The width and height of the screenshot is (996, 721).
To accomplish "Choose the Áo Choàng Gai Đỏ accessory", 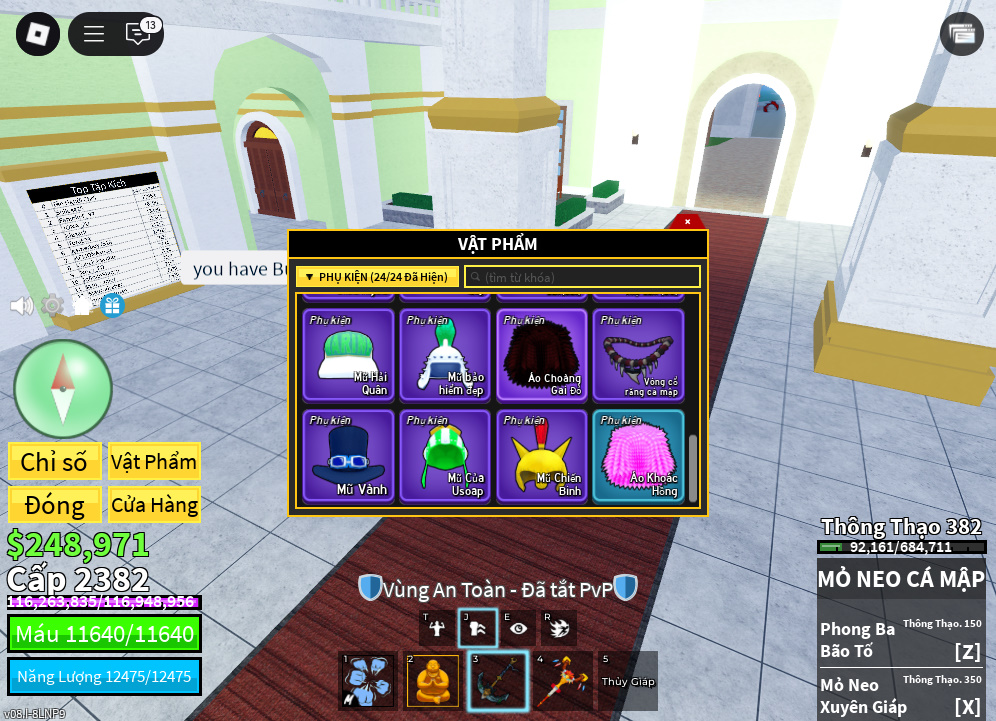I will point(542,355).
